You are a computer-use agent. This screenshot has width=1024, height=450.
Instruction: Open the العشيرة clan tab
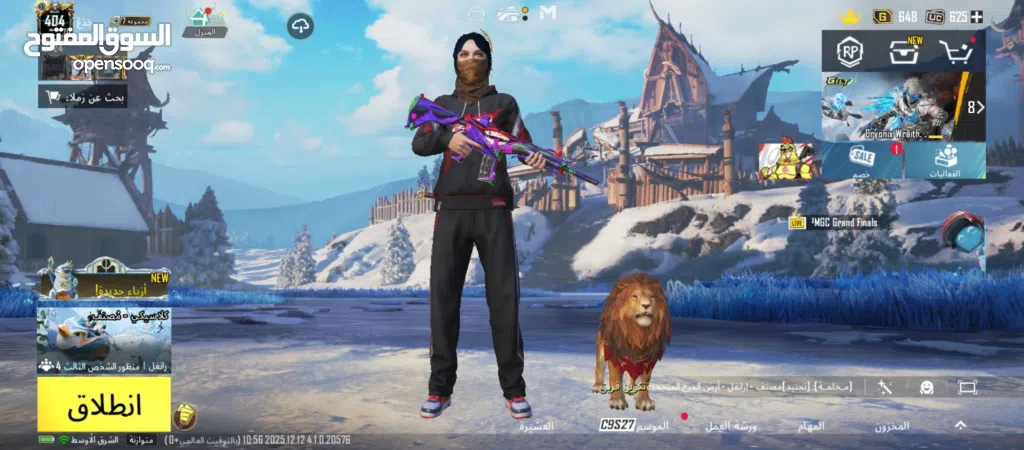pos(536,426)
